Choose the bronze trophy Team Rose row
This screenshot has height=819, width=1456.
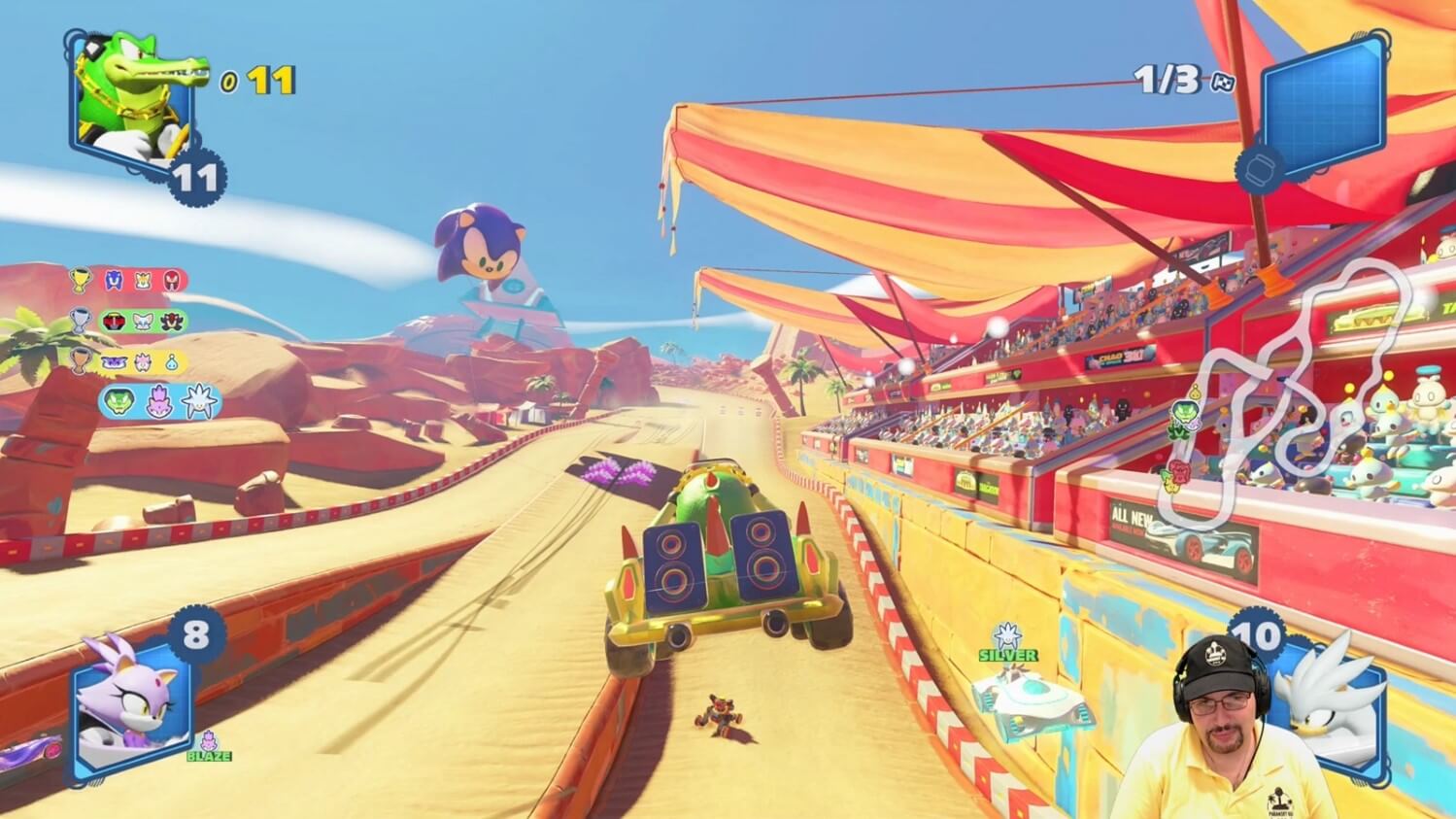[129, 360]
